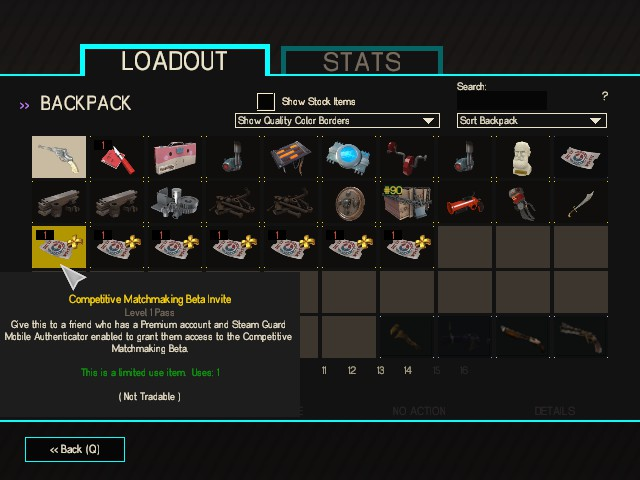
Task: Toggle the Show Stock Items checkbox
Action: [266, 101]
